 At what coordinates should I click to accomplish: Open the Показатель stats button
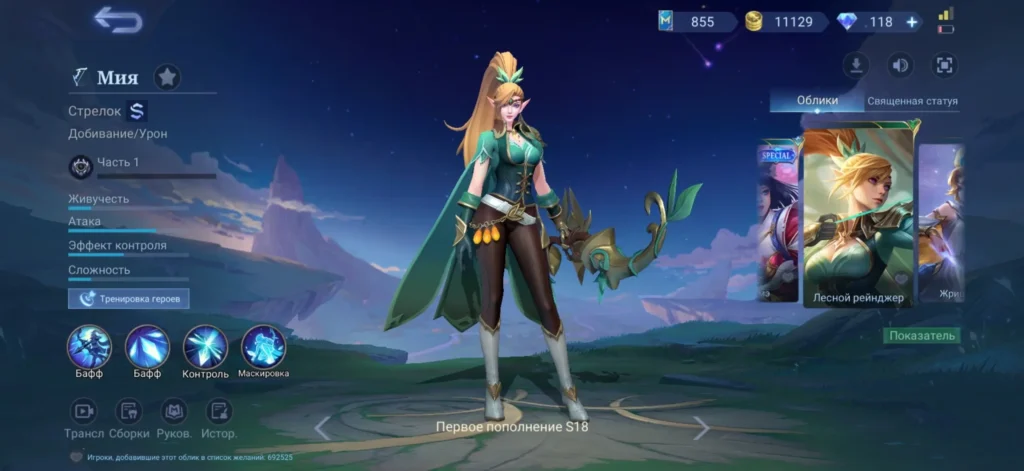(922, 336)
